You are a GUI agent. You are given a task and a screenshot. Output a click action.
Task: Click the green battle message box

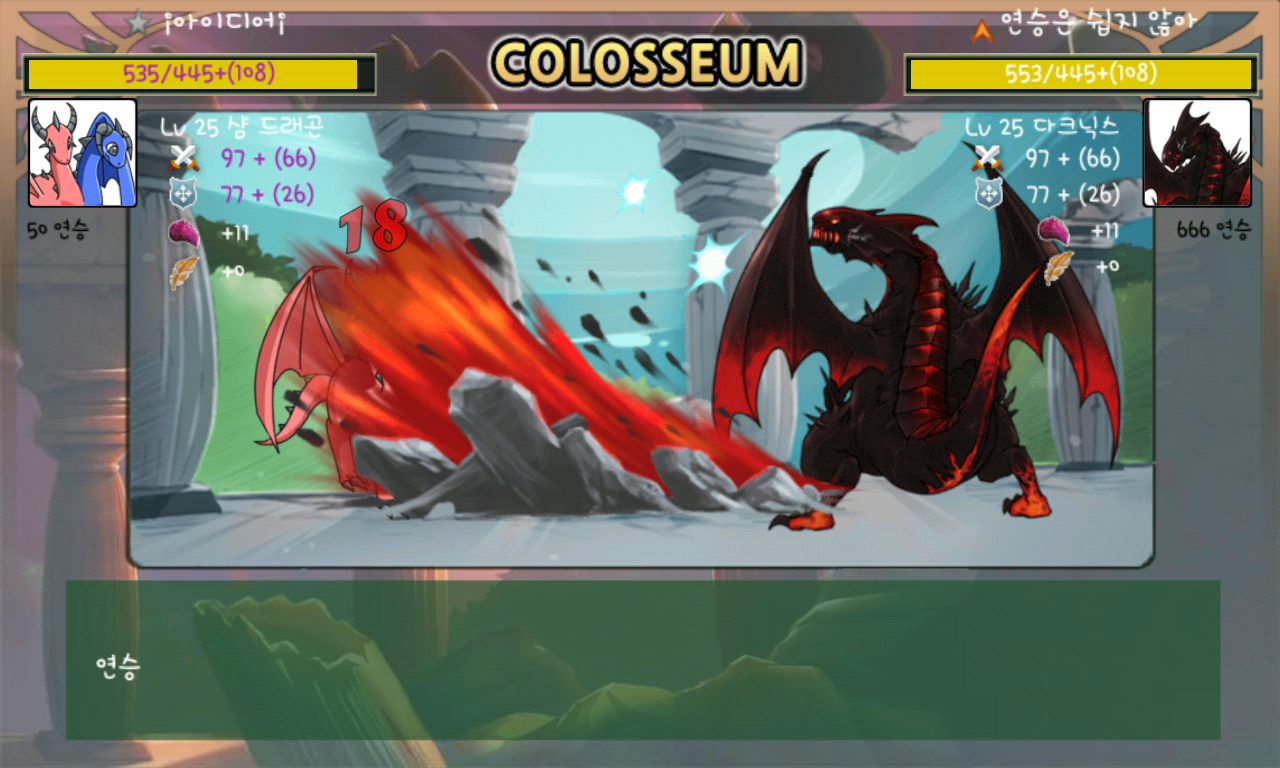[x=642, y=660]
